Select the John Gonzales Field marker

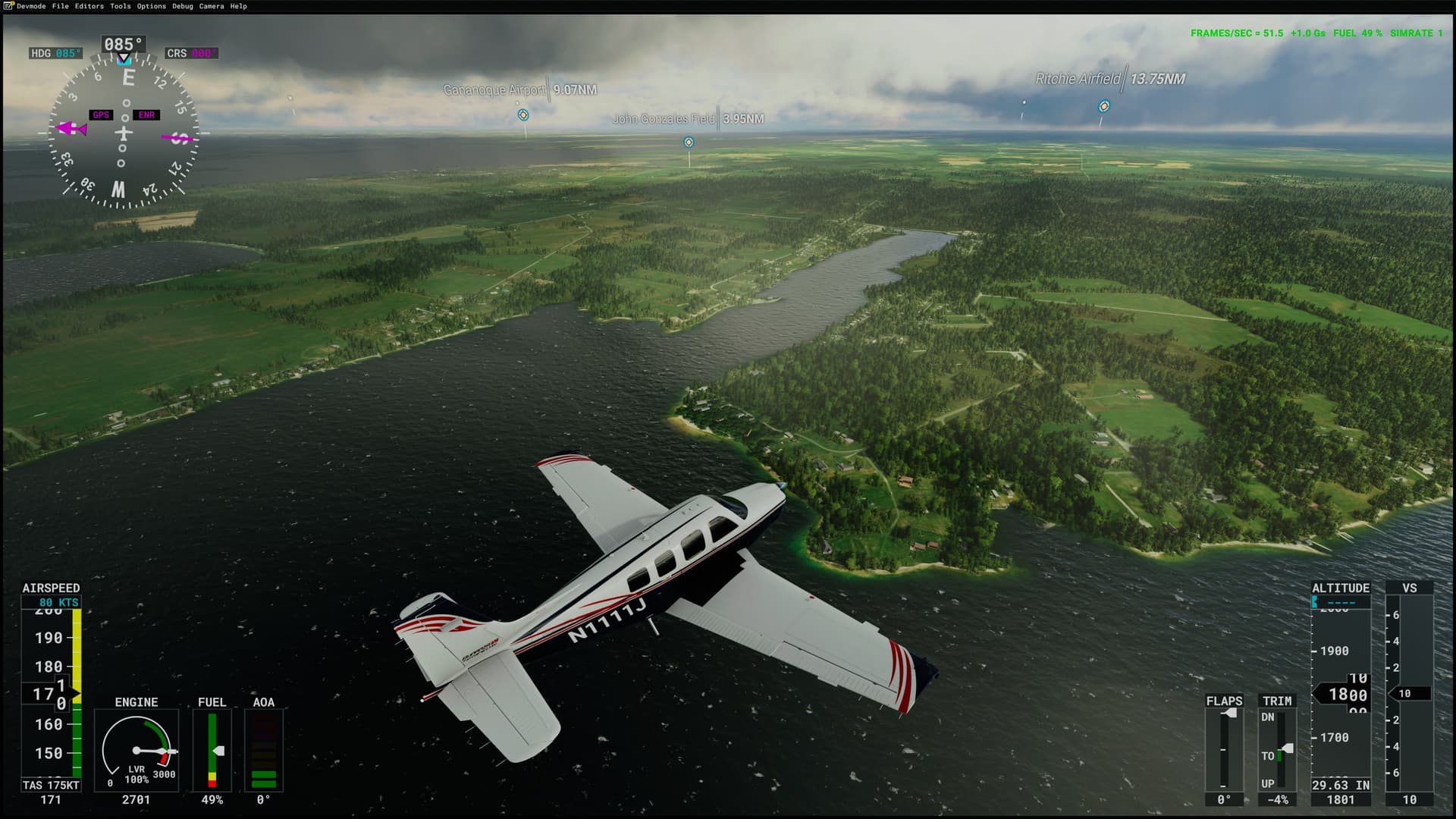(689, 143)
